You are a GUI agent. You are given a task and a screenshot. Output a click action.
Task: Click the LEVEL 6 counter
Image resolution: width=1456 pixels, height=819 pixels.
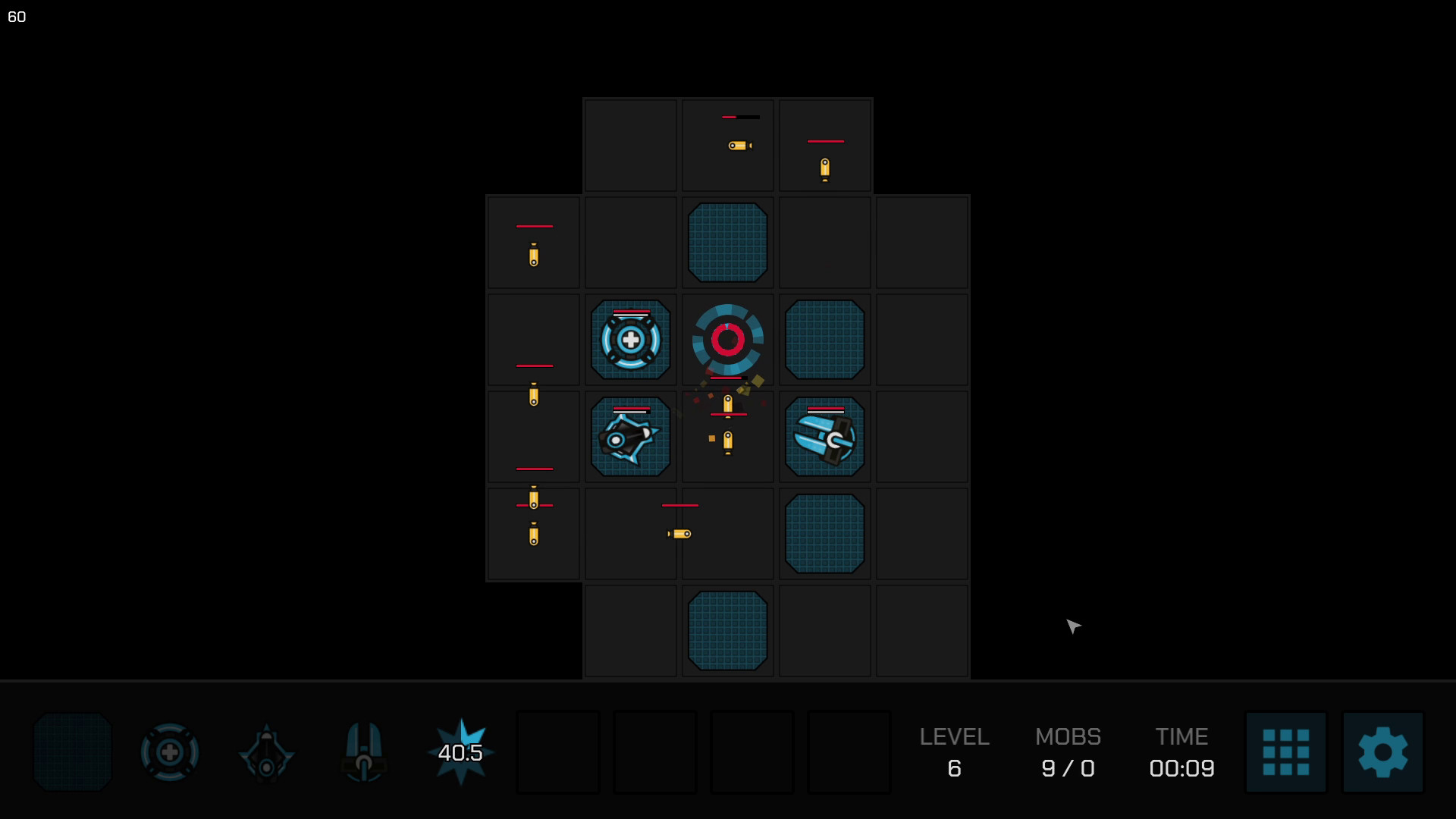(954, 753)
